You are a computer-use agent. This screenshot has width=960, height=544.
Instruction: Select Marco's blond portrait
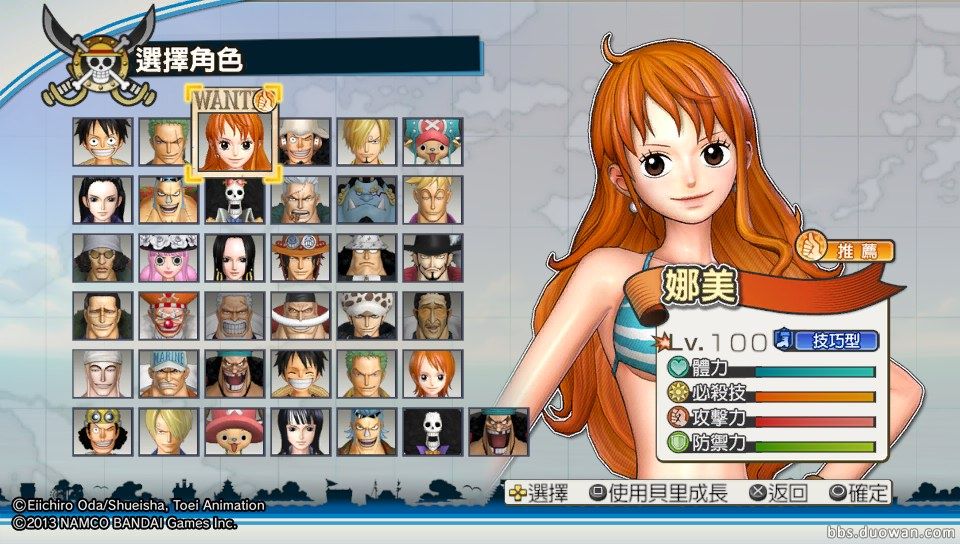pyautogui.click(x=433, y=200)
